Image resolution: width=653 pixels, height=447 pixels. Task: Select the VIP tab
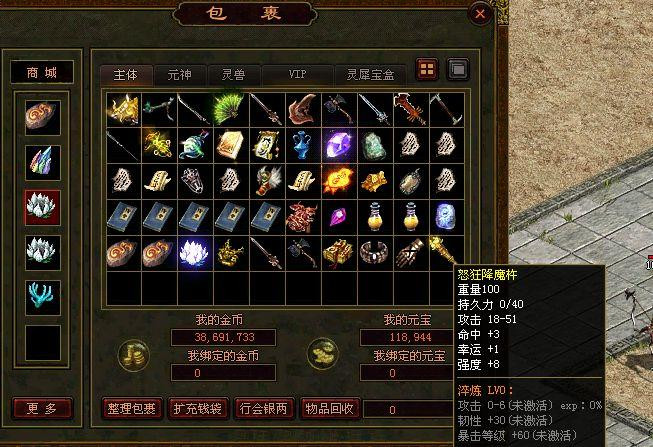297,74
